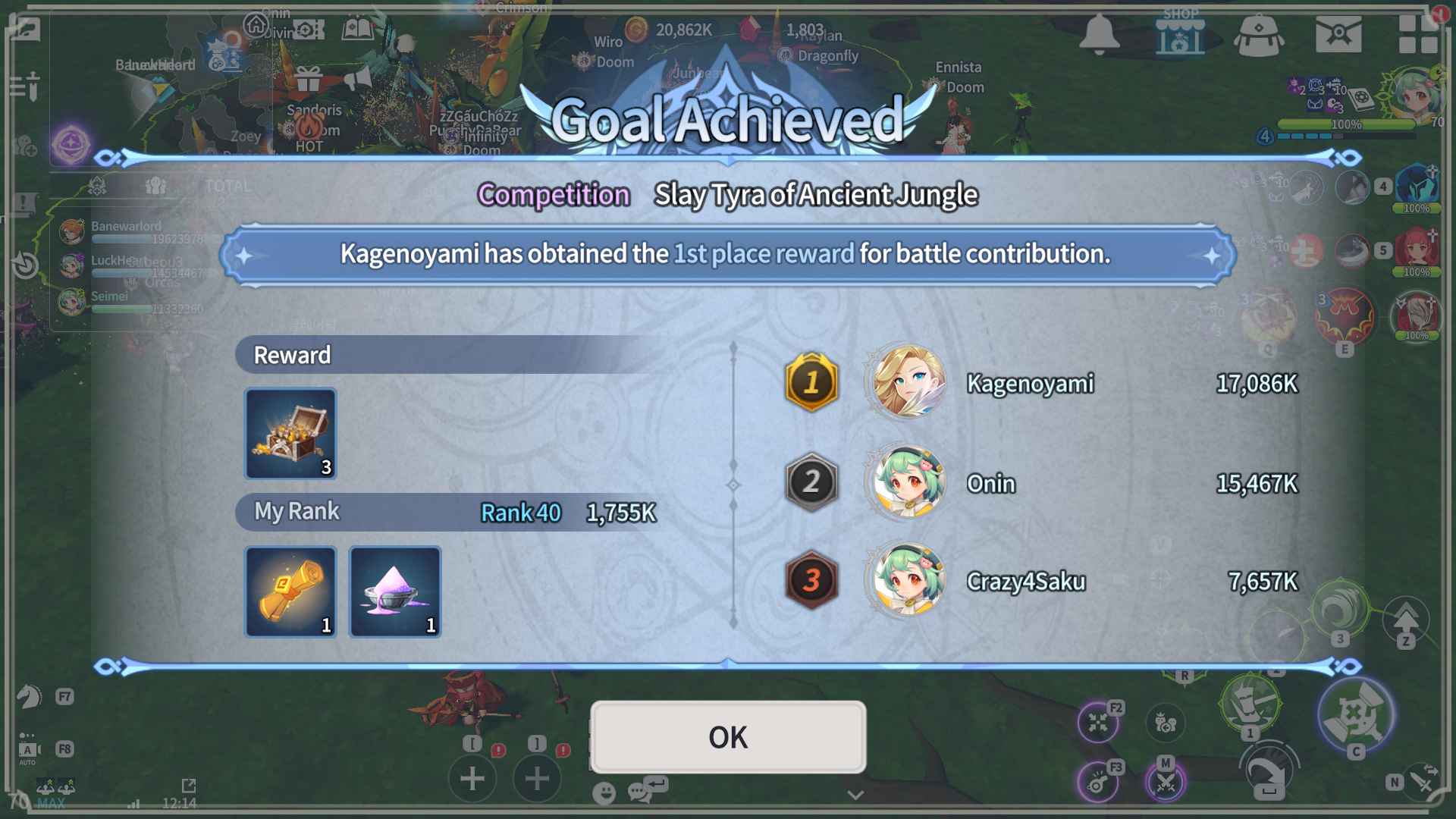The width and height of the screenshot is (1456, 819).
Task: Open the mail envelope icon
Action: point(1338,34)
